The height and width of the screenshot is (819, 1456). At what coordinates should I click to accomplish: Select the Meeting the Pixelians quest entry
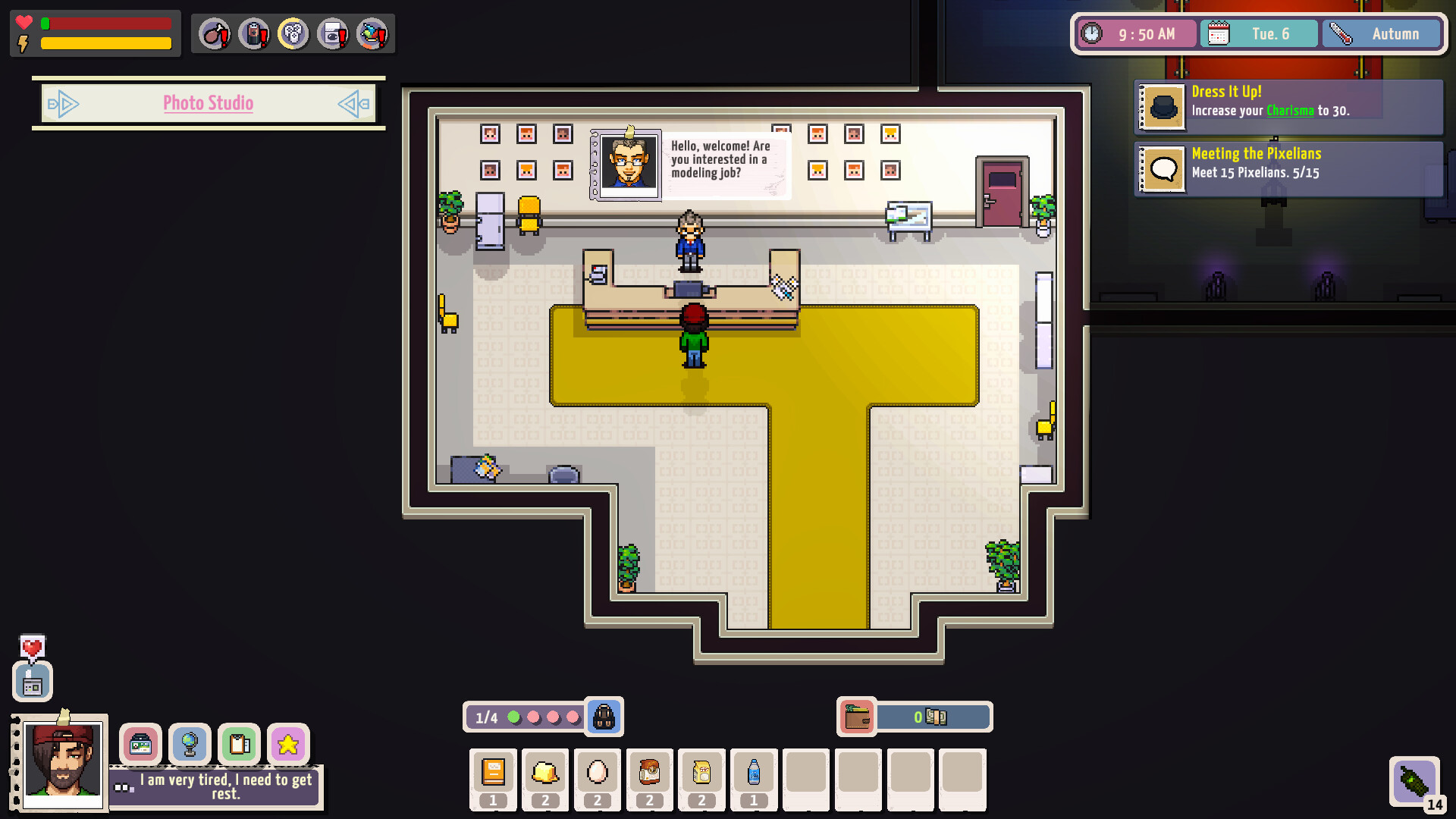point(1289,168)
